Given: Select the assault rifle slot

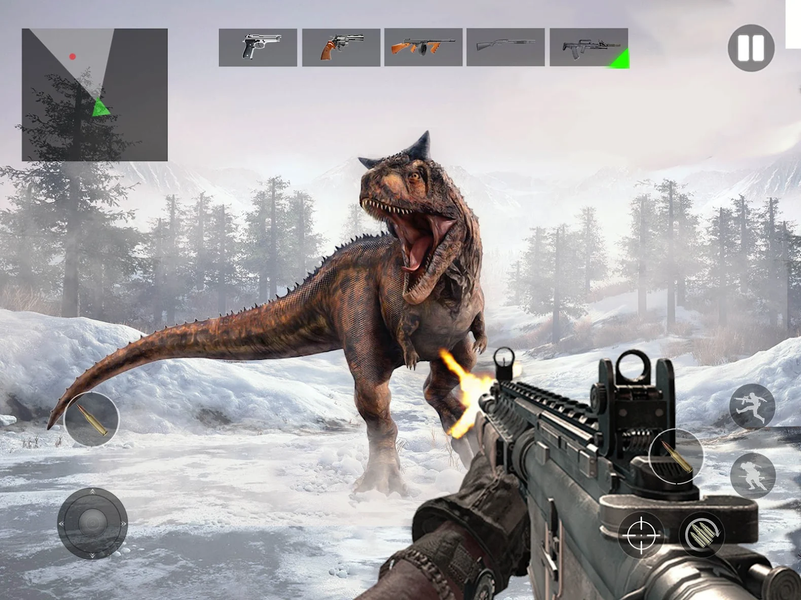Looking at the screenshot, I should point(588,47).
